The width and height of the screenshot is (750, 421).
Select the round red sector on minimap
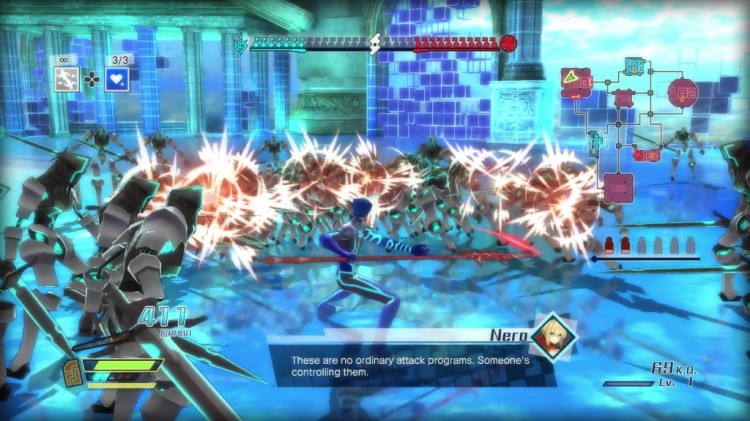tap(682, 93)
